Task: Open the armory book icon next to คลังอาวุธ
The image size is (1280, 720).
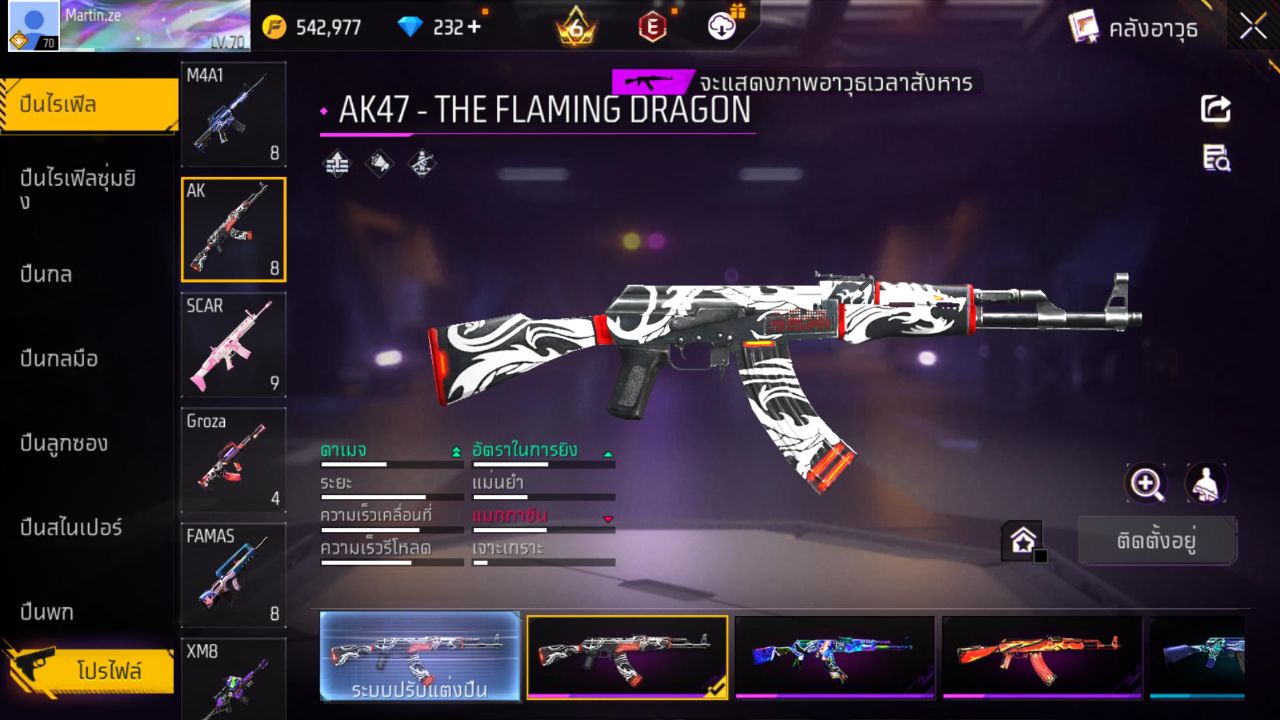Action: tap(1085, 27)
